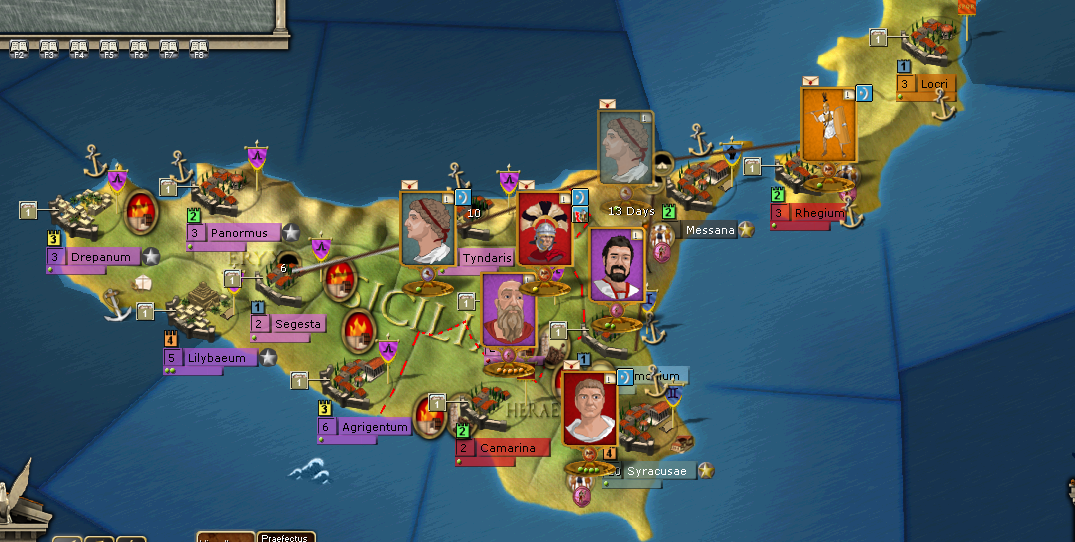Select the red-framed general above Syracusae
Screen dimensions: 1075x542
click(589, 408)
